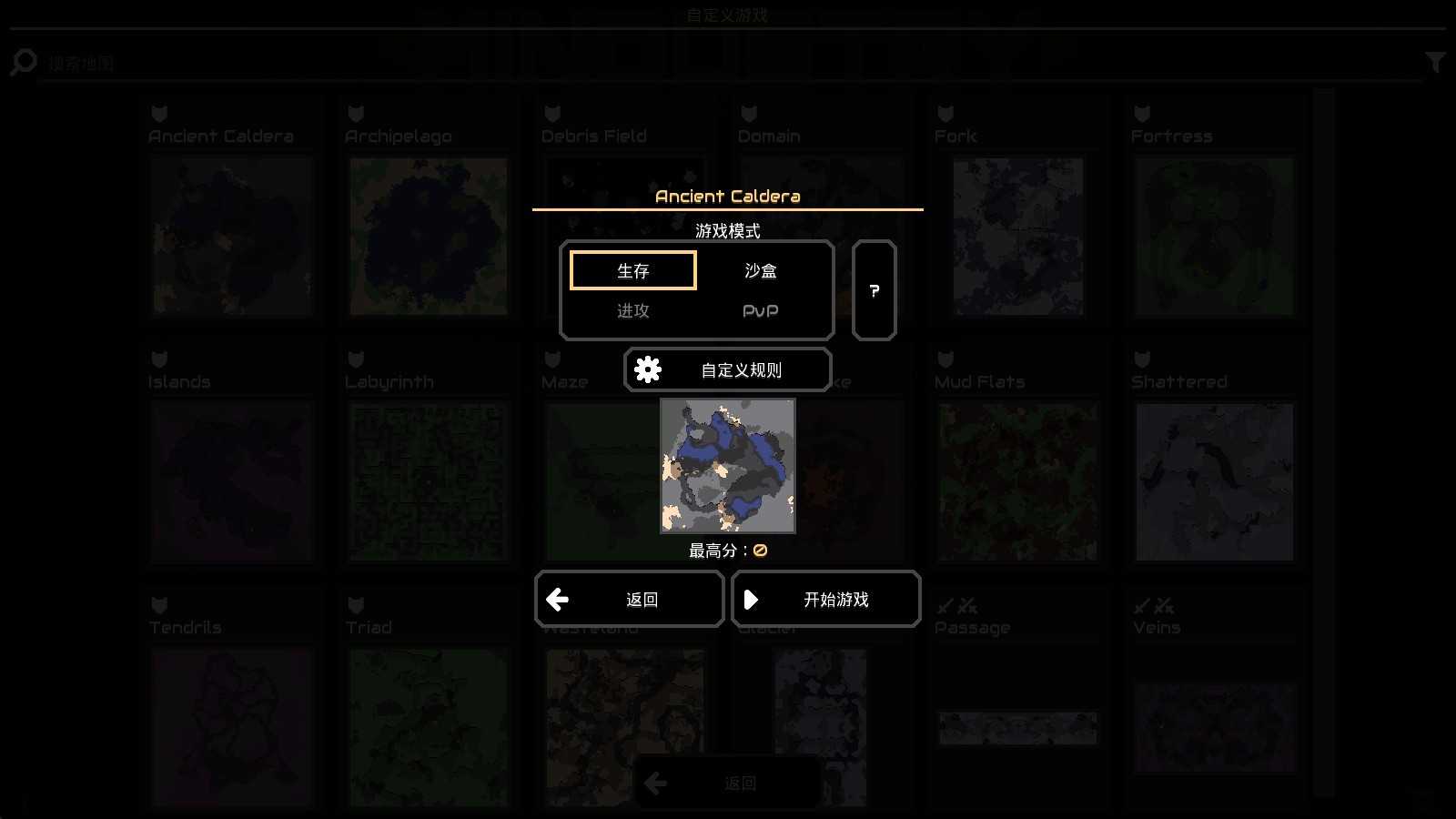Click the play arrow on 开始游戏
Image resolution: width=1456 pixels, height=819 pixels.
[752, 600]
